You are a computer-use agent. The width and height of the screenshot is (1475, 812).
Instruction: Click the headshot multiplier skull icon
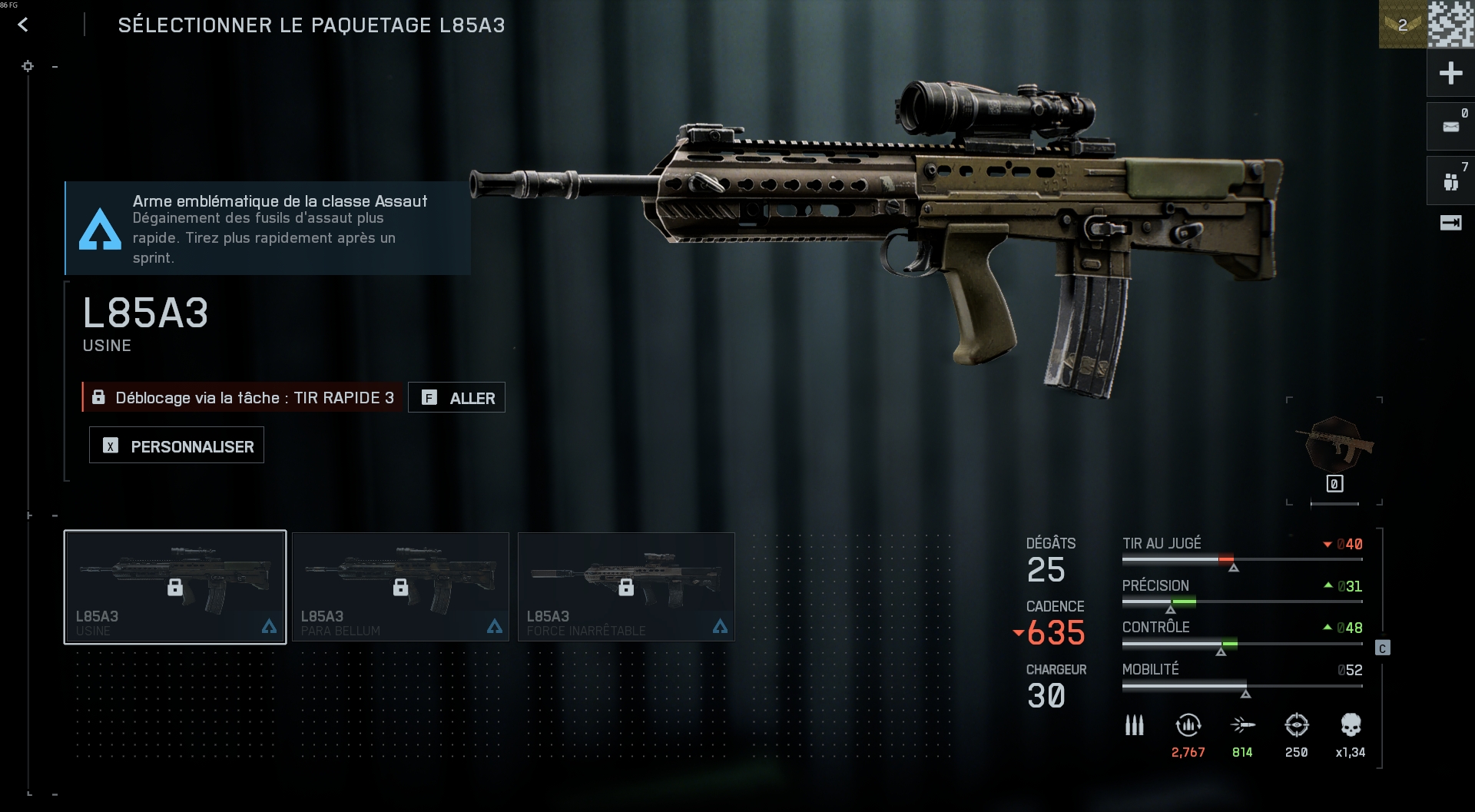1352,725
